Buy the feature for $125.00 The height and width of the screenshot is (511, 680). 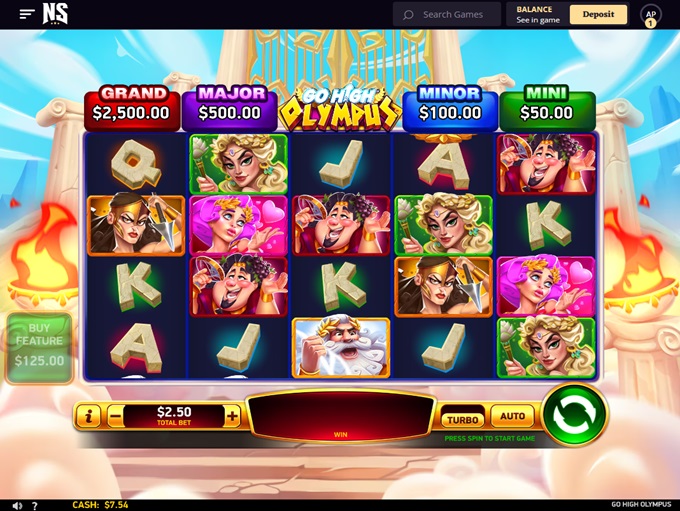(x=39, y=348)
